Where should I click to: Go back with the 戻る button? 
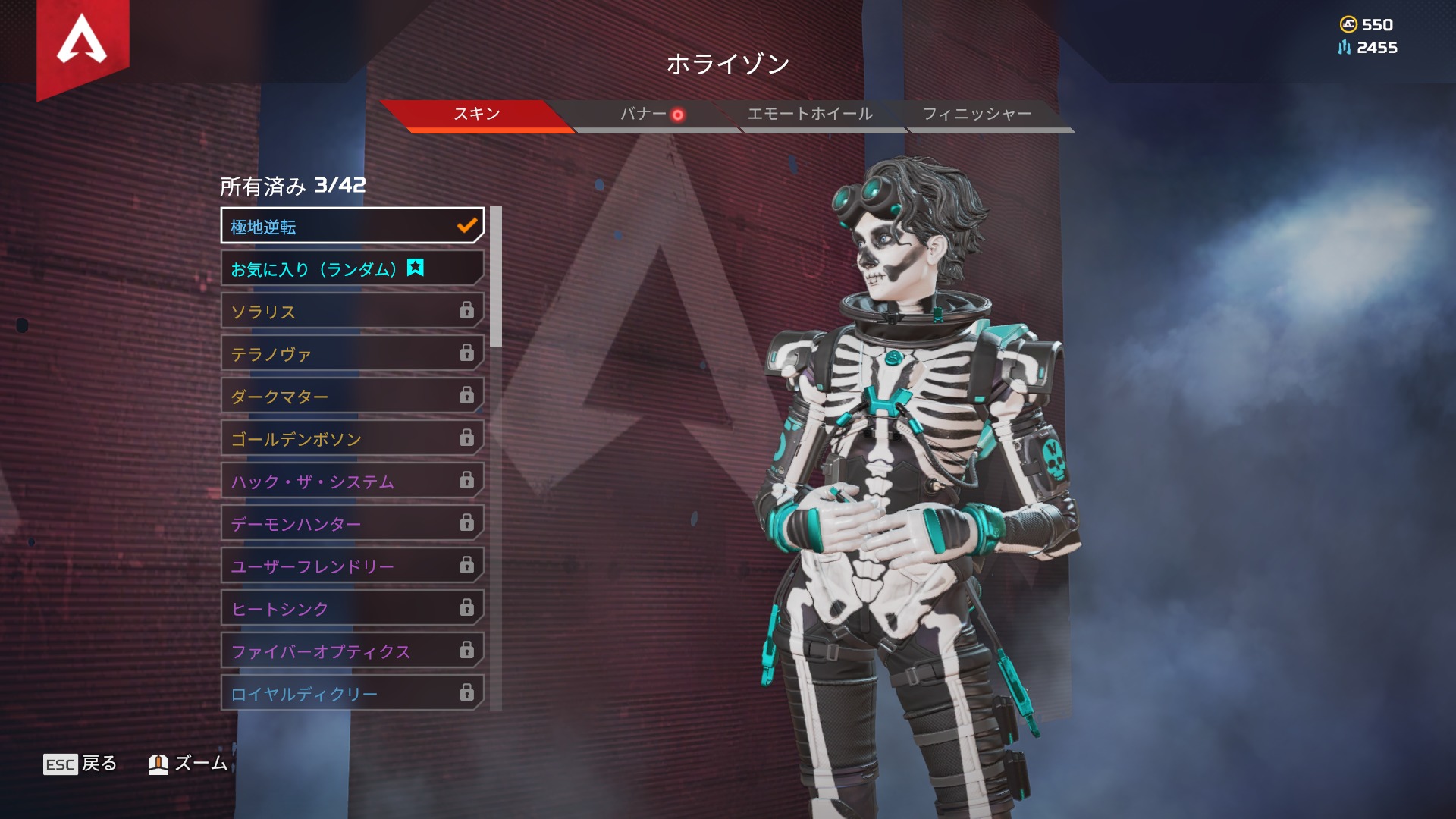click(80, 764)
